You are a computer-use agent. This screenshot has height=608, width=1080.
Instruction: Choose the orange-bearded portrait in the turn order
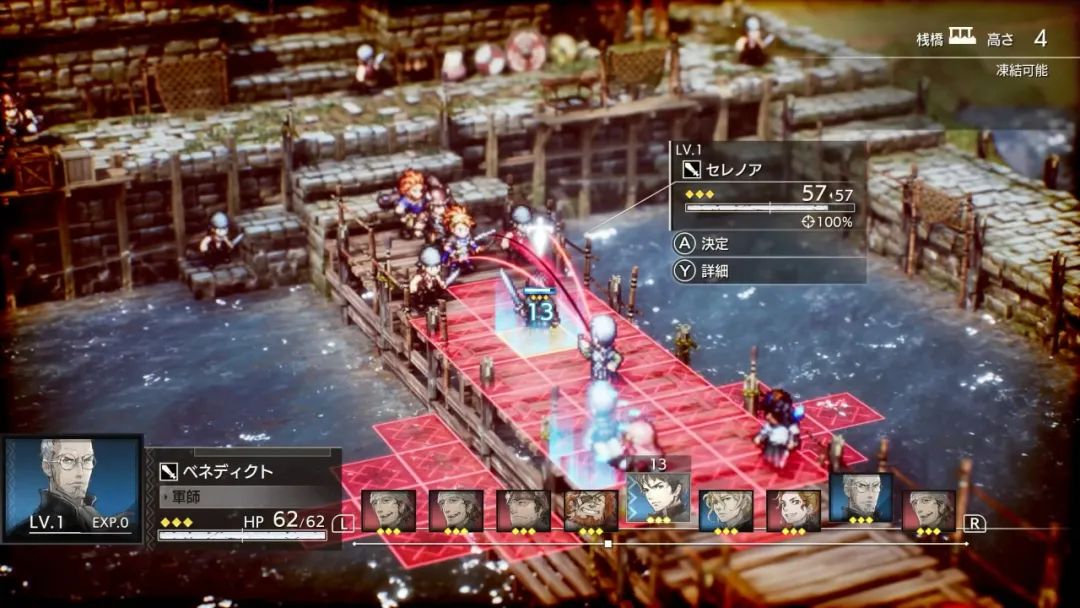(x=591, y=510)
